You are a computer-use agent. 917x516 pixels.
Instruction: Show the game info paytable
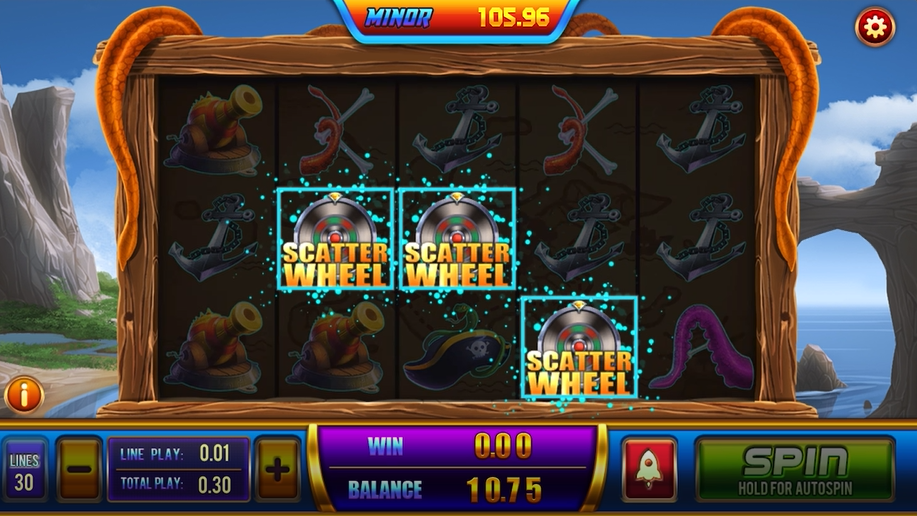24,395
